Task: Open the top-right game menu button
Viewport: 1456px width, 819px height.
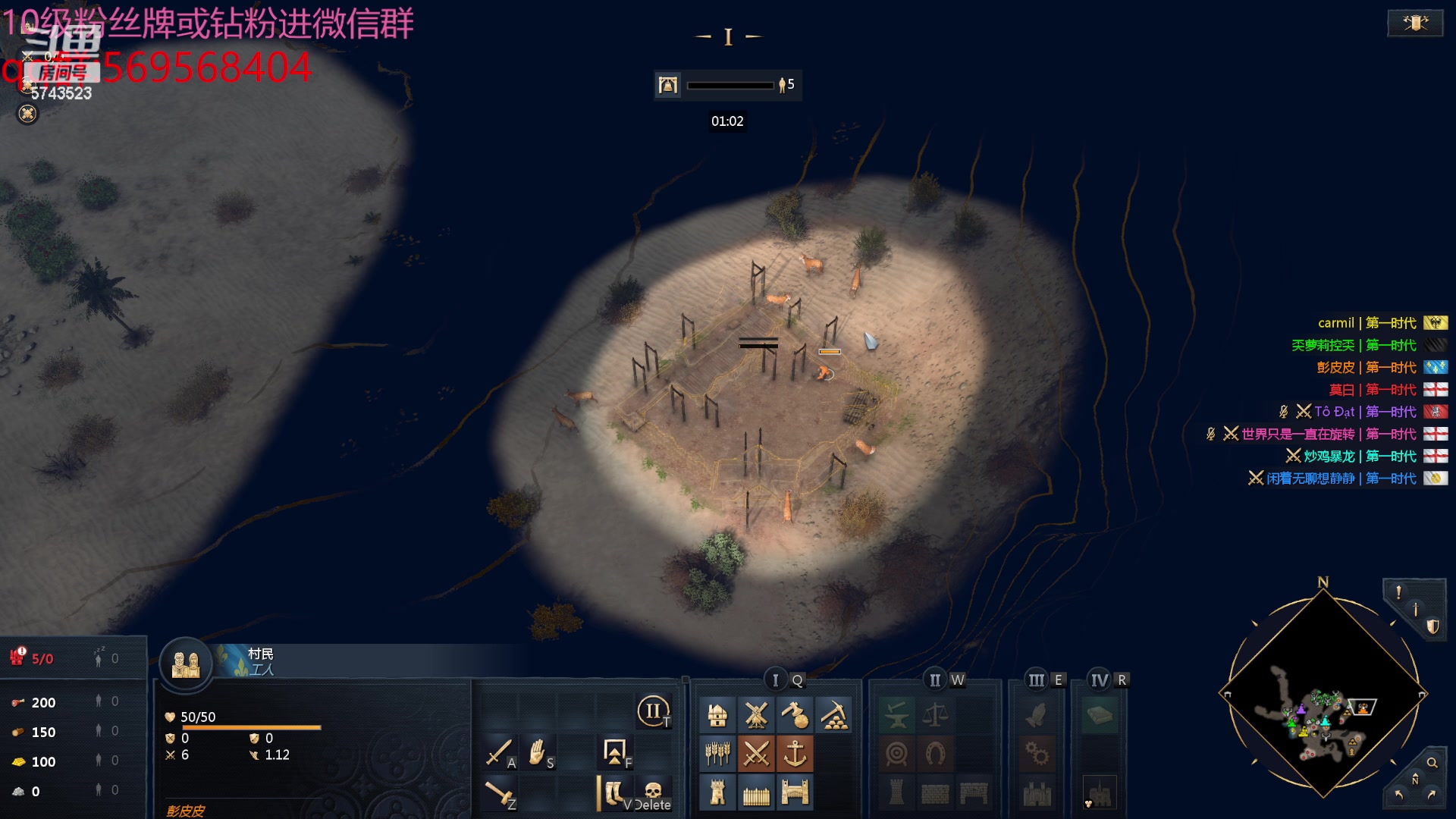Action: coord(1415,23)
